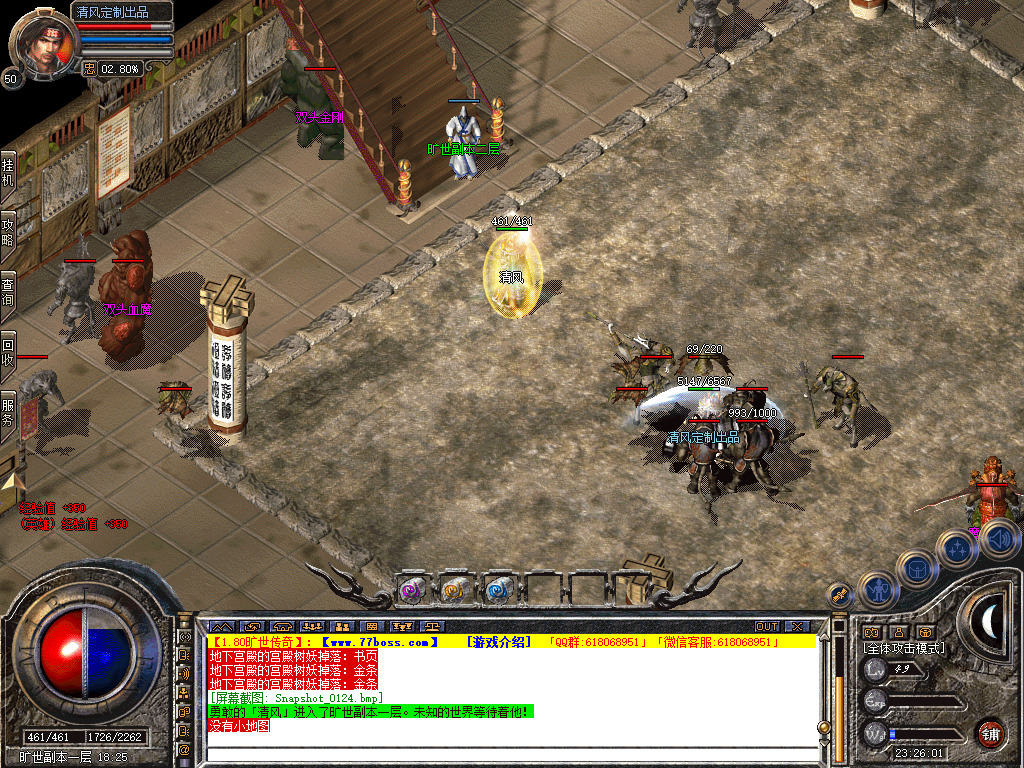
Task: Open the red 铺 shop button
Action: click(990, 733)
